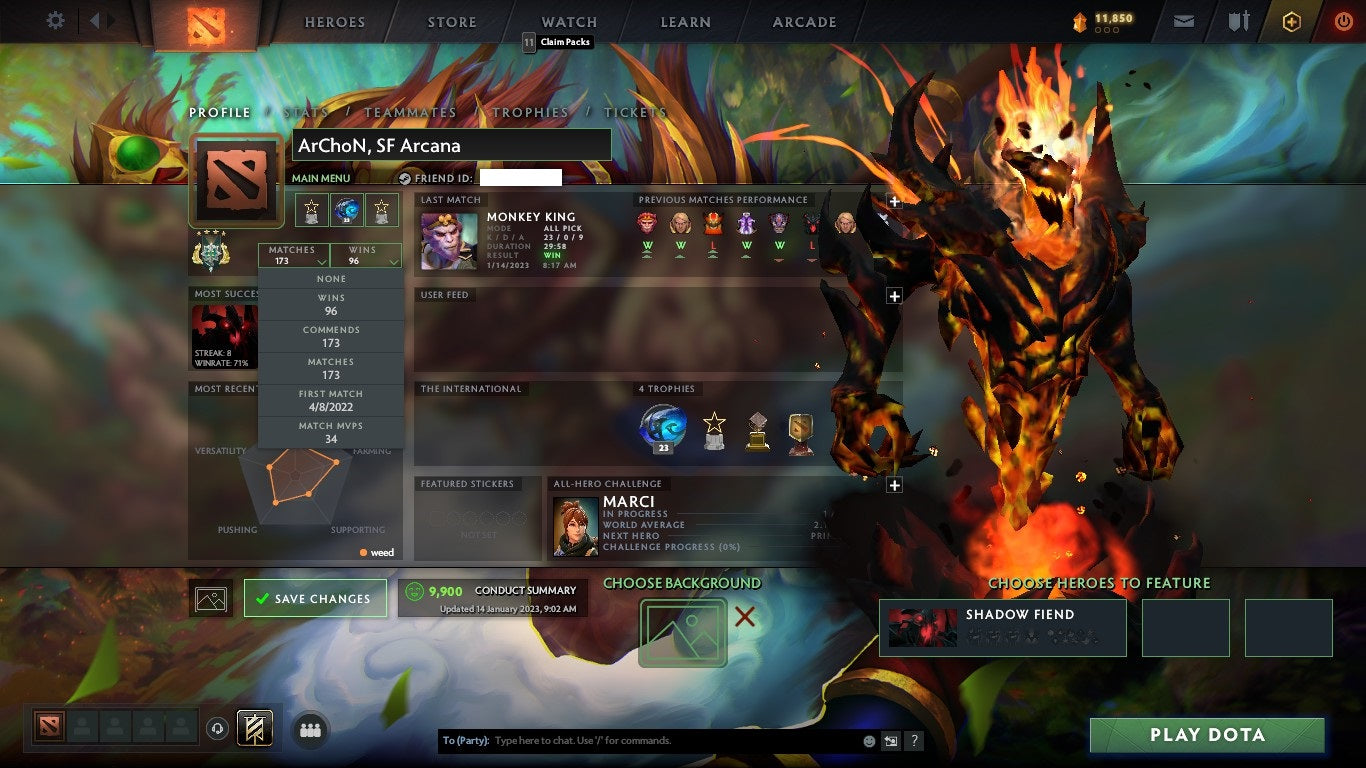Viewport: 1366px width, 768px height.
Task: Click the Armory shield and sword icon
Action: click(x=1241, y=20)
